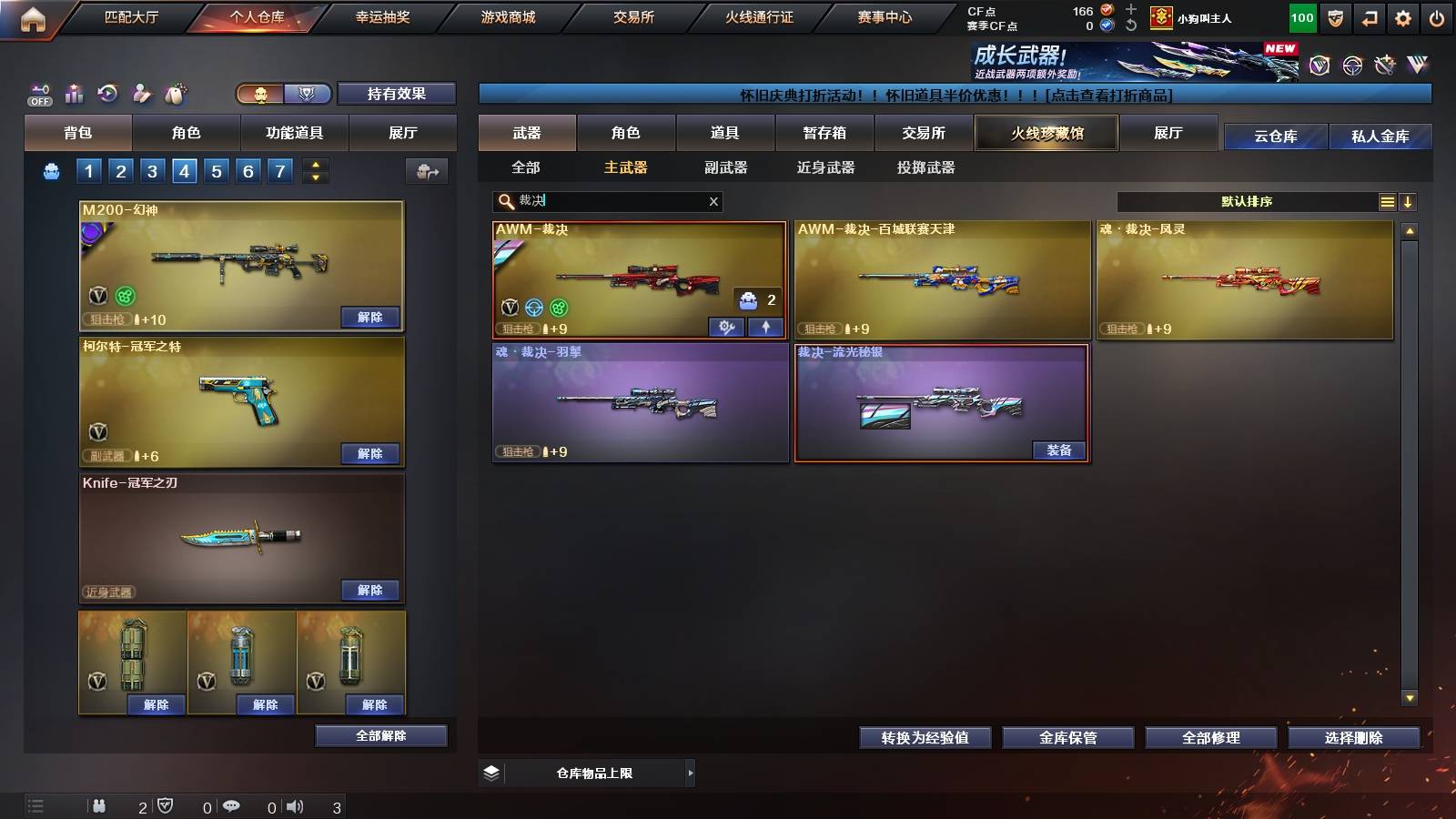Click the blue backpack icon beside bag number buttons

(52, 169)
